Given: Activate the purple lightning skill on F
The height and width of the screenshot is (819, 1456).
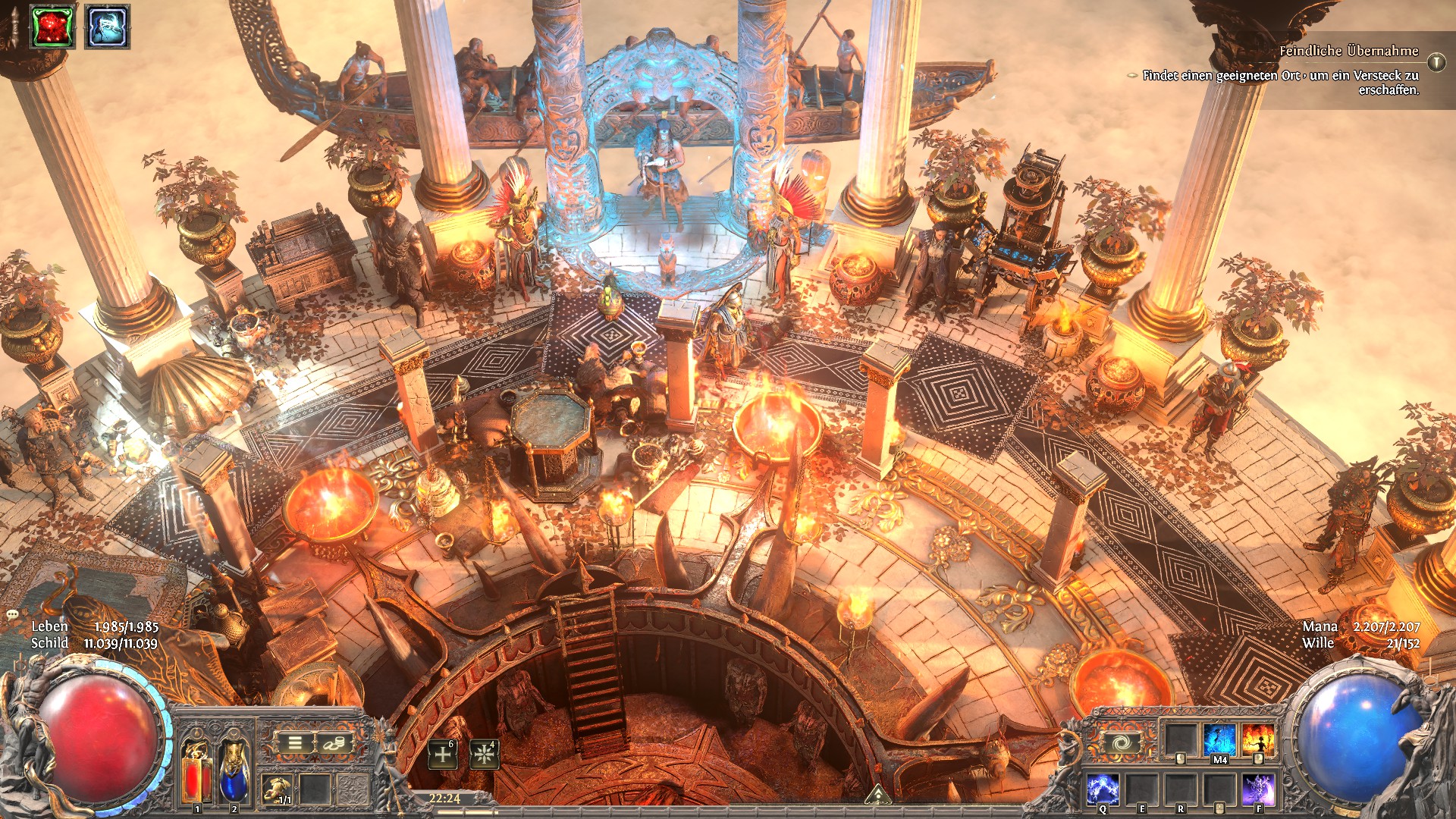Looking at the screenshot, I should (x=1258, y=789).
